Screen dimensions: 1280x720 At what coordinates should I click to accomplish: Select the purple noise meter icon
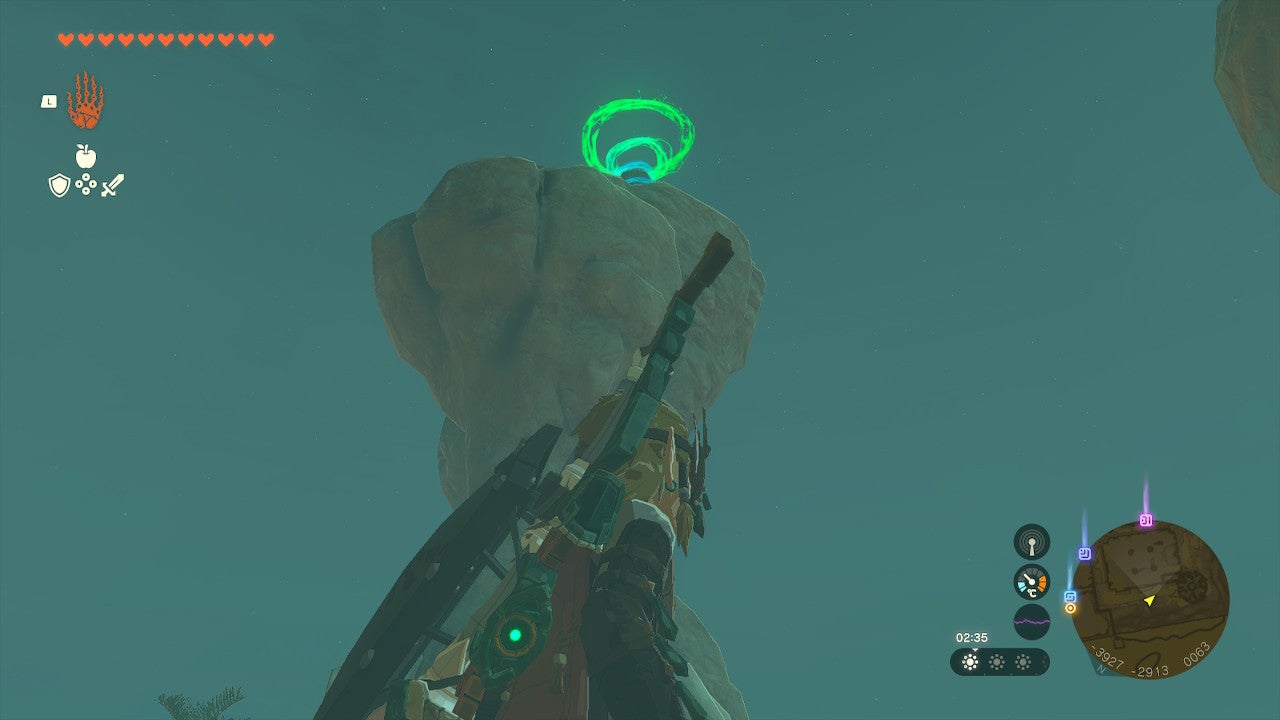pos(1032,622)
